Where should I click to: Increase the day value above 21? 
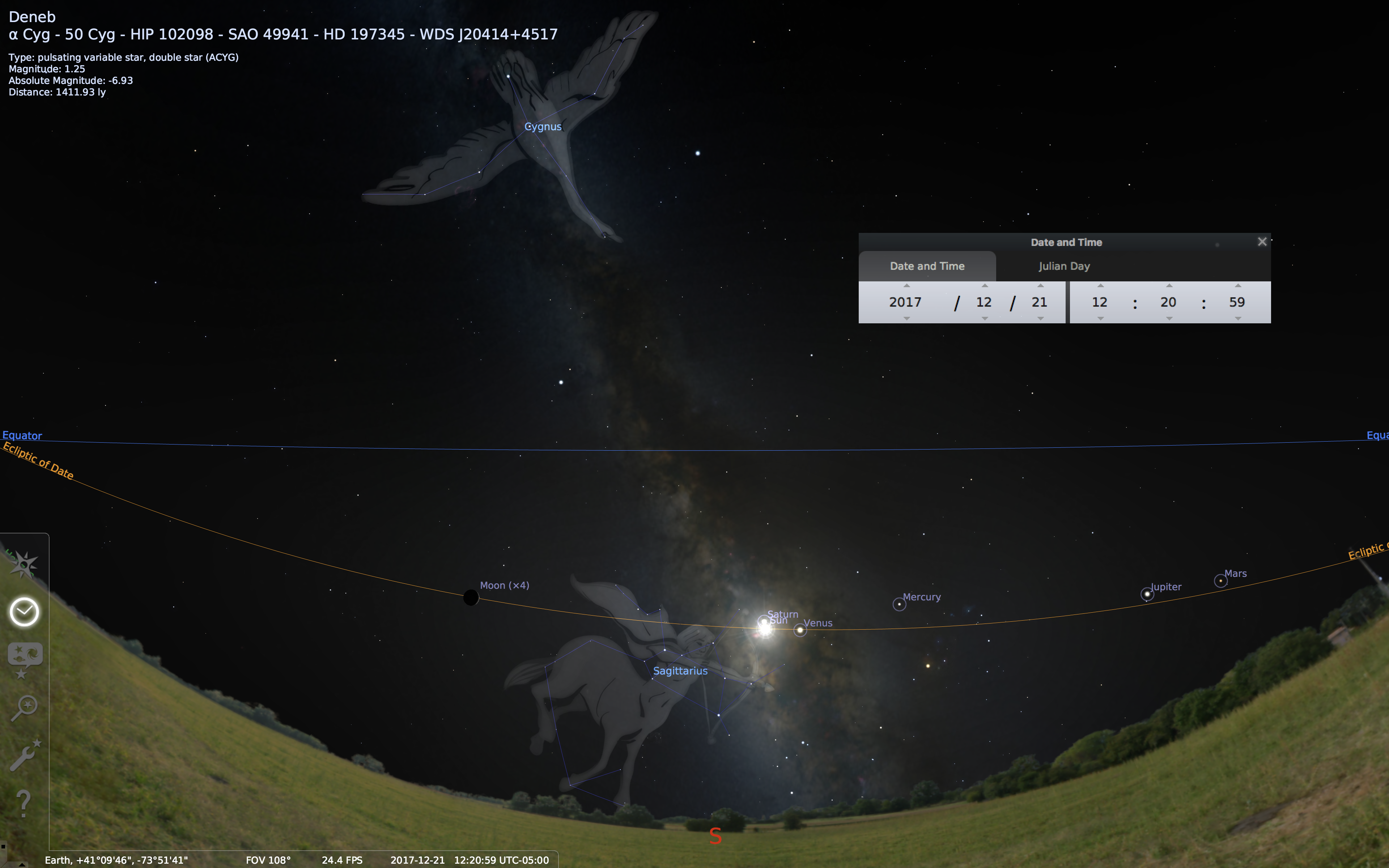point(1040,286)
